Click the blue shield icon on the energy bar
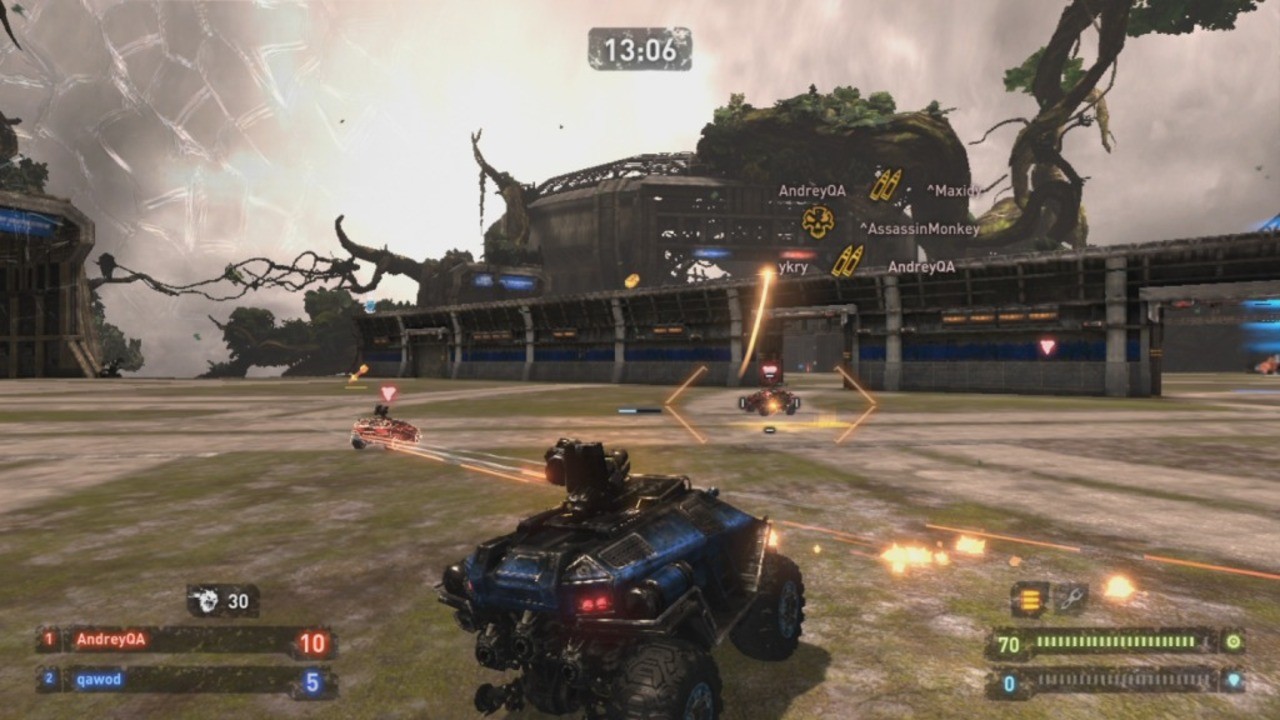 tap(1233, 680)
